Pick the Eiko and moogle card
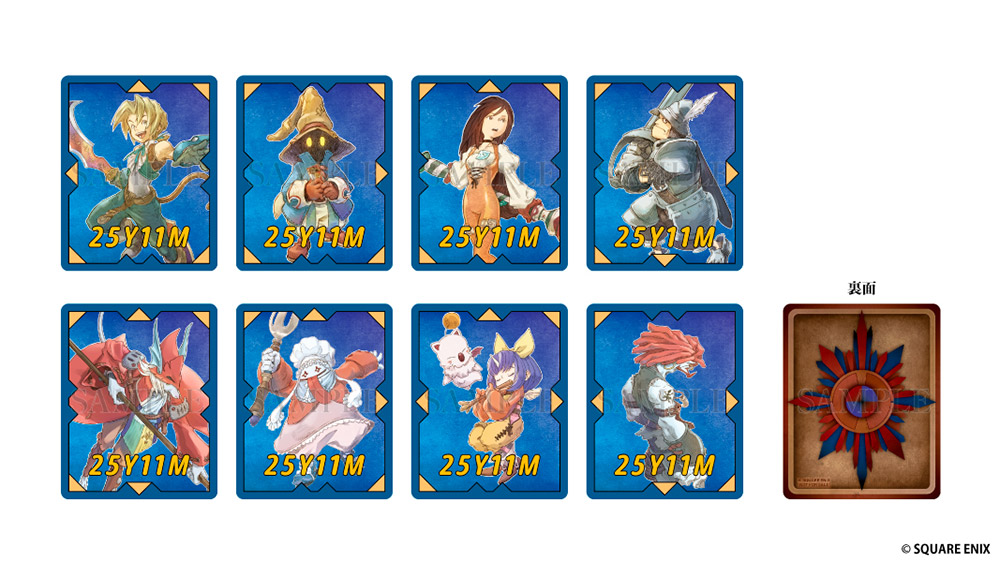Image resolution: width=1000 pixels, height=562 pixels. tap(489, 401)
